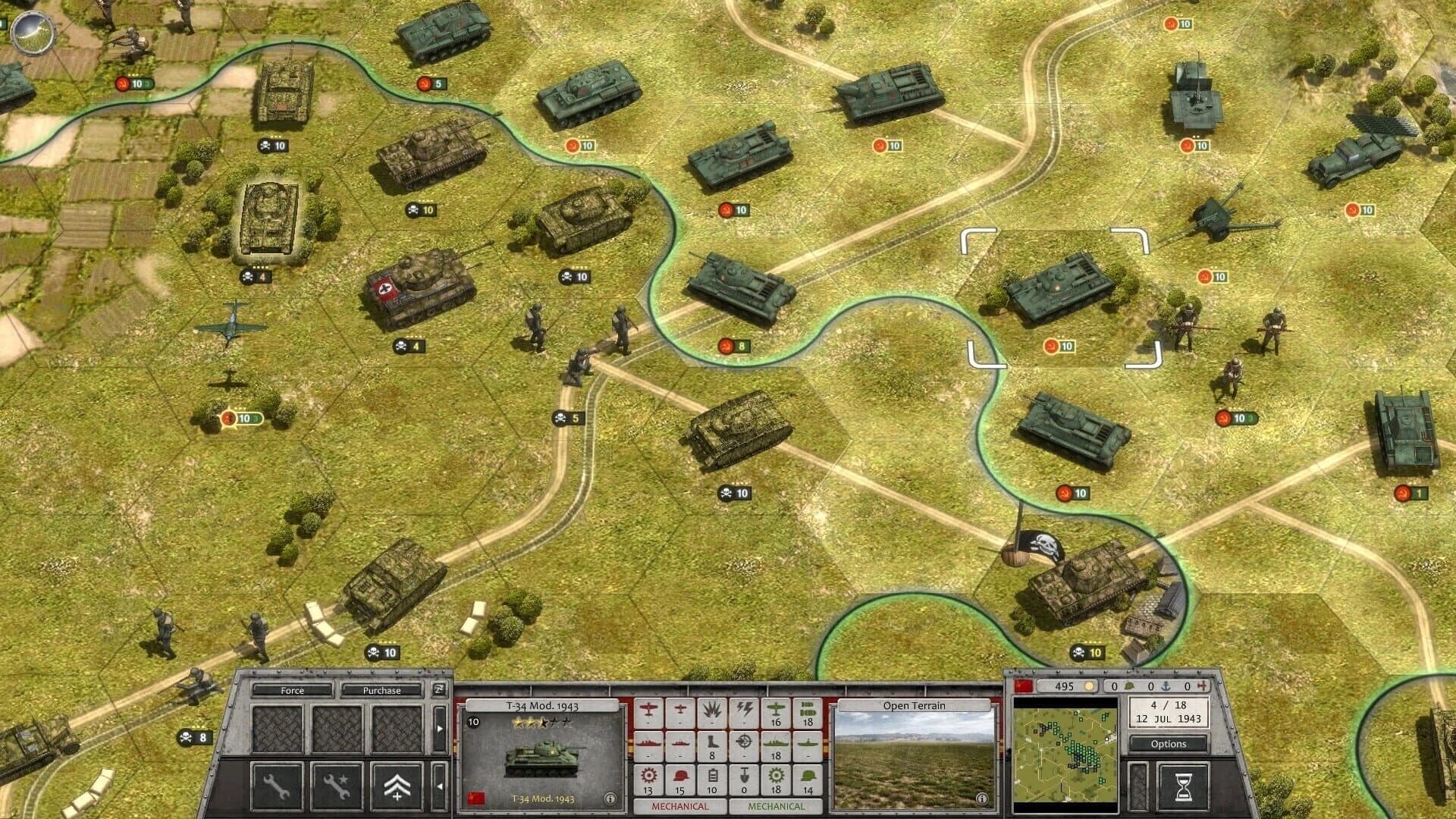Image resolution: width=1456 pixels, height=819 pixels.
Task: Click the green helmet command points icon
Action: tap(1130, 686)
